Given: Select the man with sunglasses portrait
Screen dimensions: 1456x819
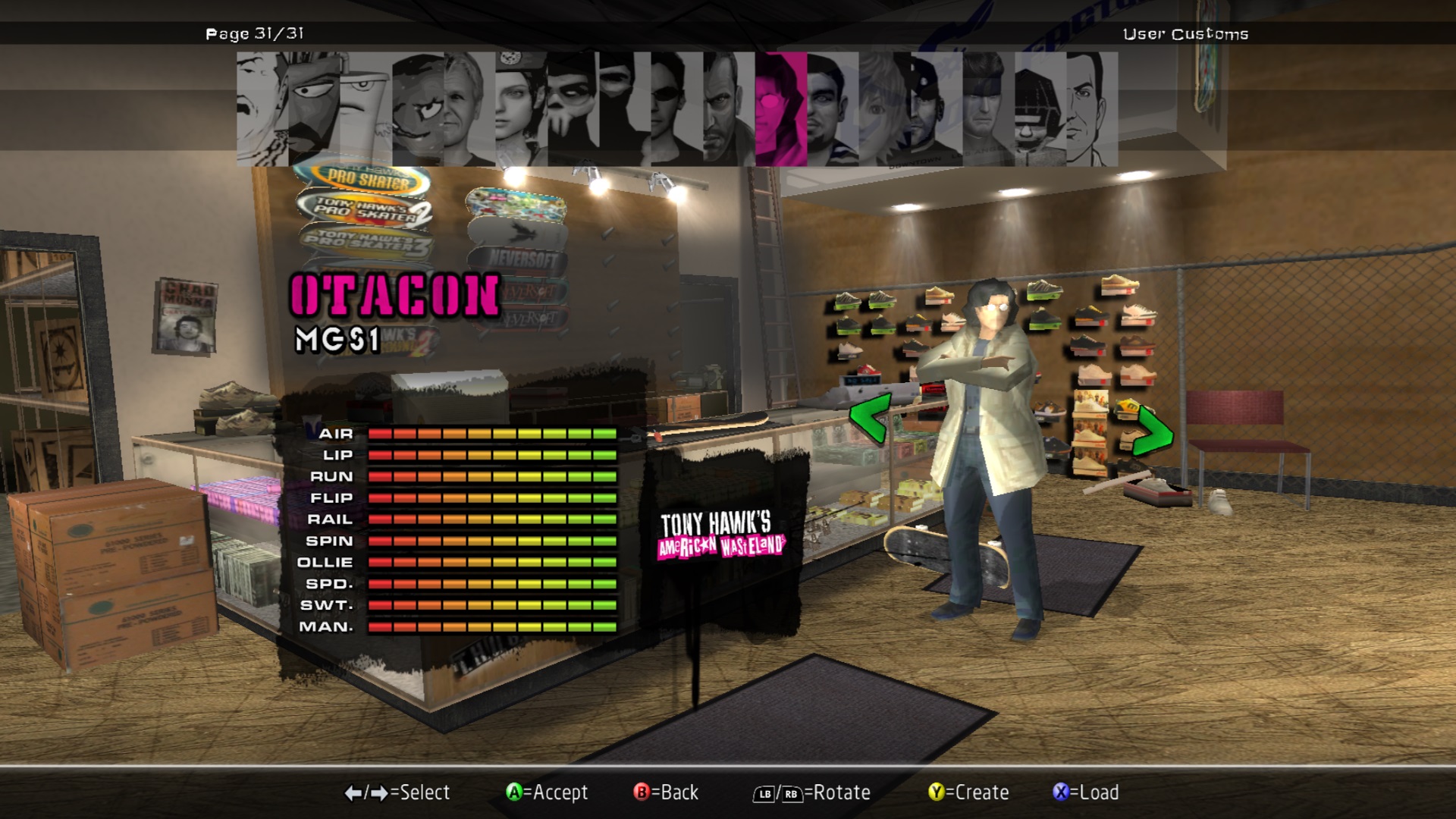Looking at the screenshot, I should pos(676,109).
